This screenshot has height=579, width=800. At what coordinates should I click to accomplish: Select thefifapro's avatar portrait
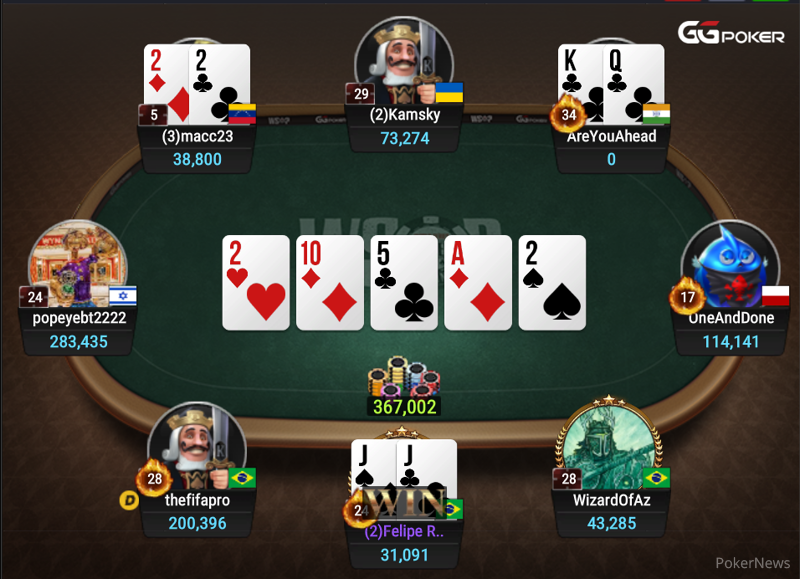click(x=196, y=449)
